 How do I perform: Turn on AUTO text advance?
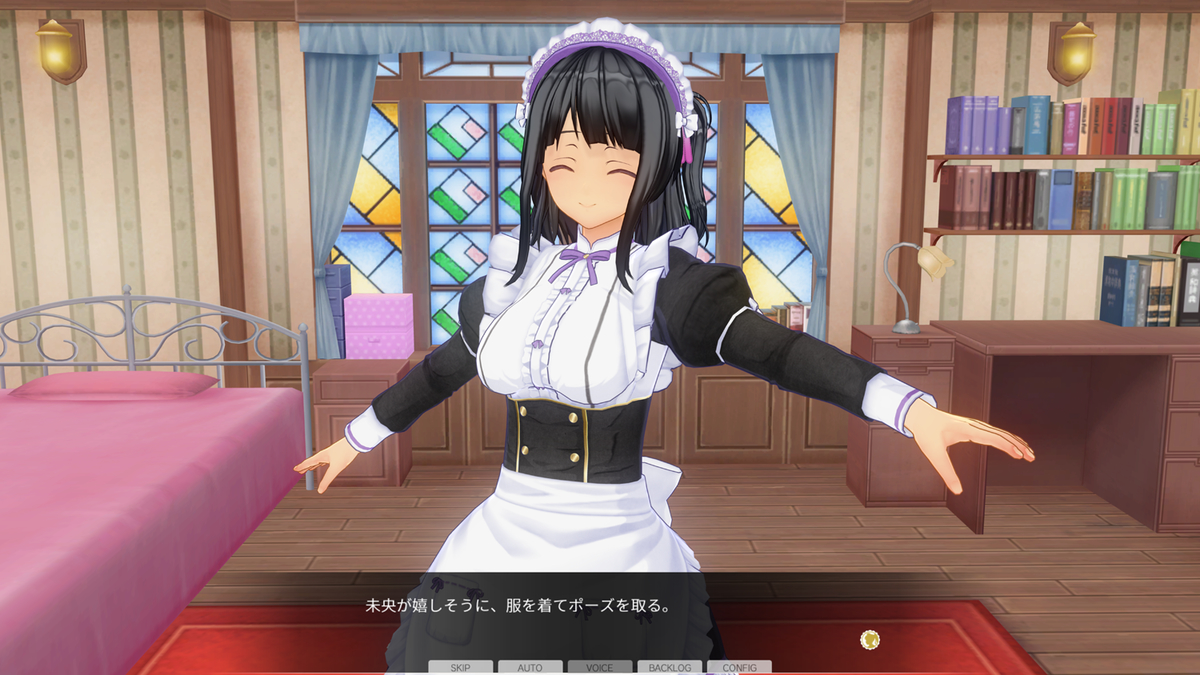coord(530,667)
